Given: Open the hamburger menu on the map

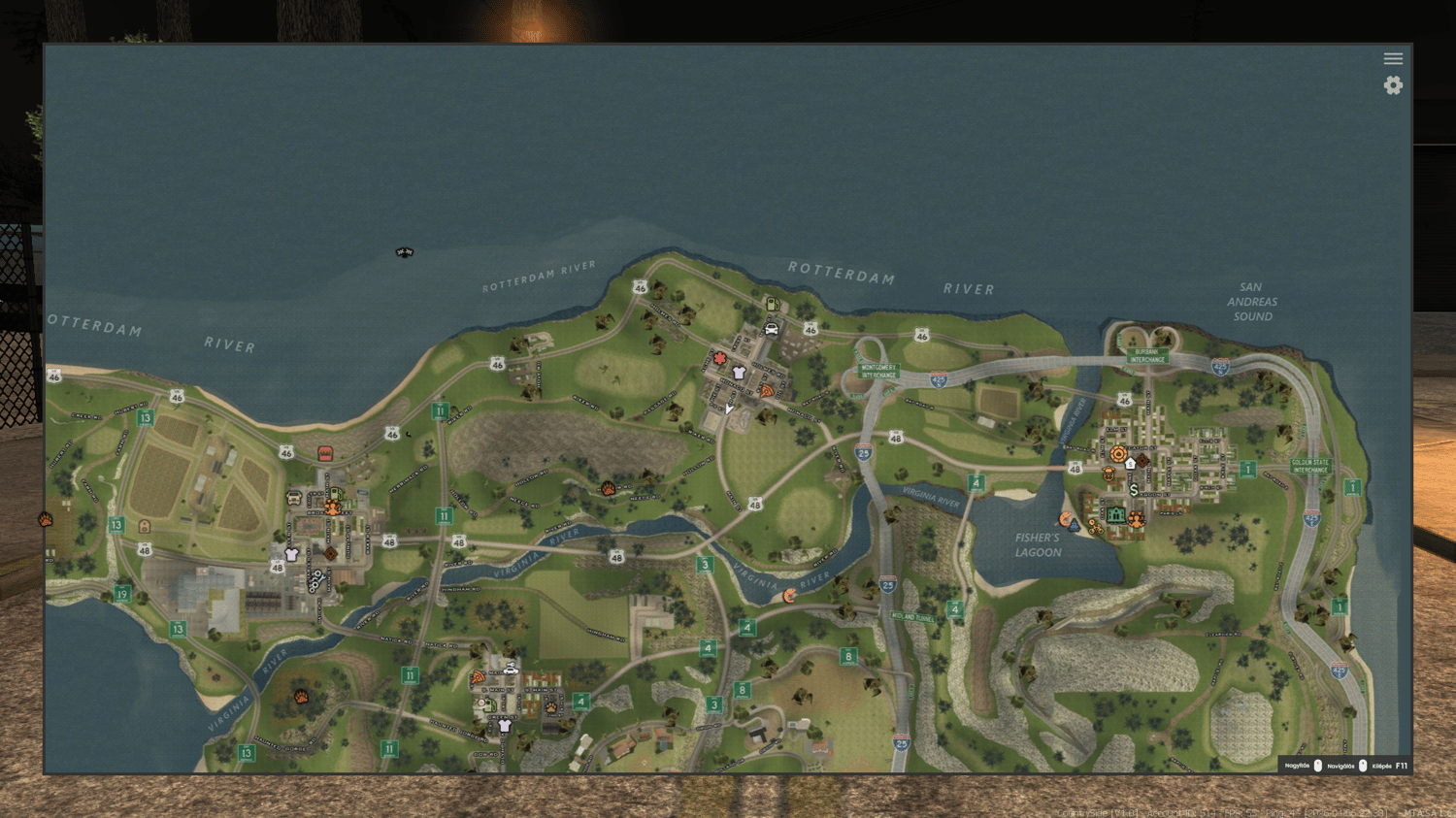Looking at the screenshot, I should pyautogui.click(x=1393, y=59).
